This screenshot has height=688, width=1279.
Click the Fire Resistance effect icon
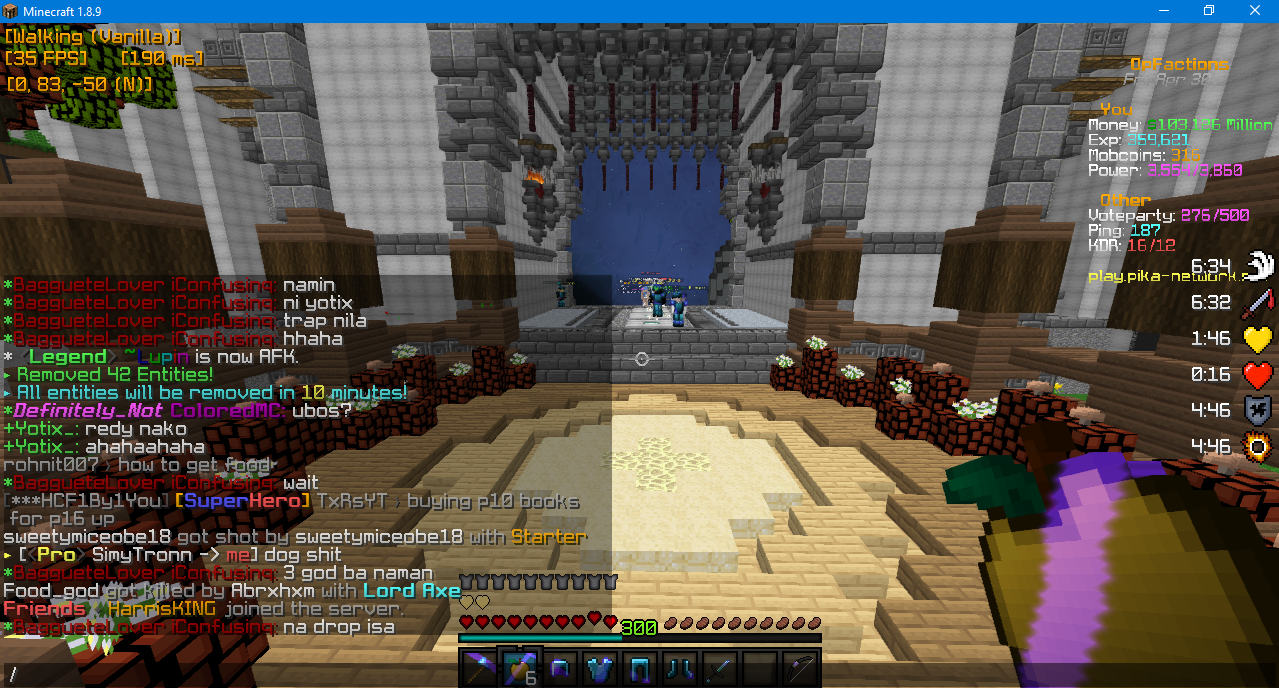coord(1257,445)
